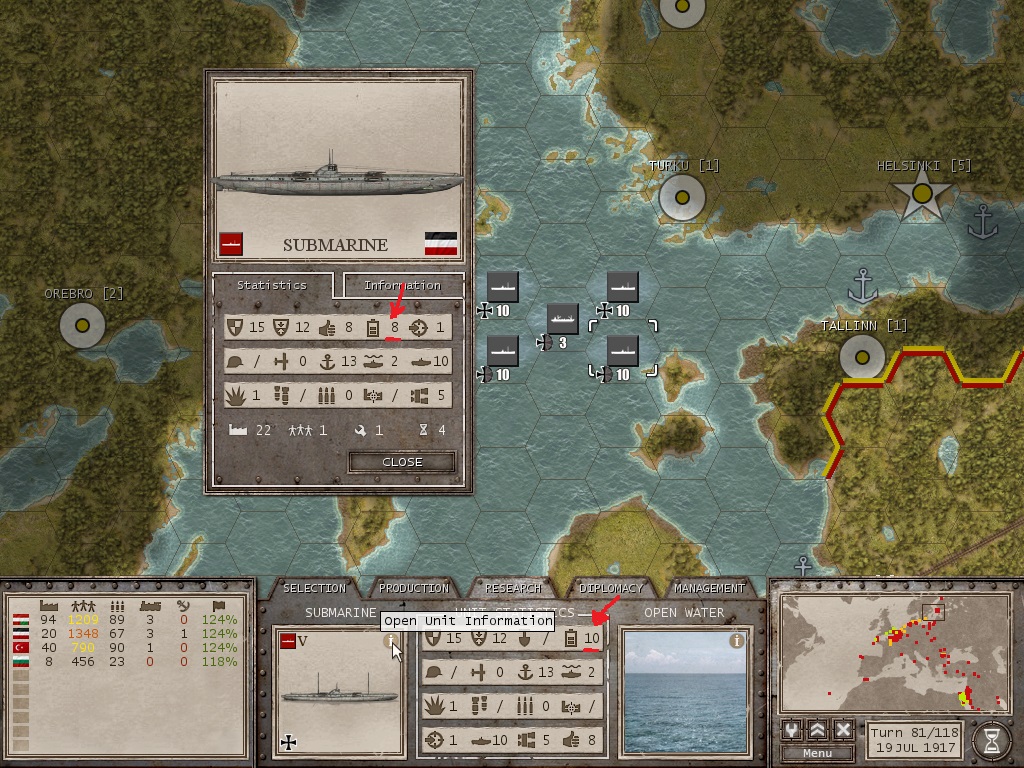Open the Diplomacy tab

[x=611, y=588]
